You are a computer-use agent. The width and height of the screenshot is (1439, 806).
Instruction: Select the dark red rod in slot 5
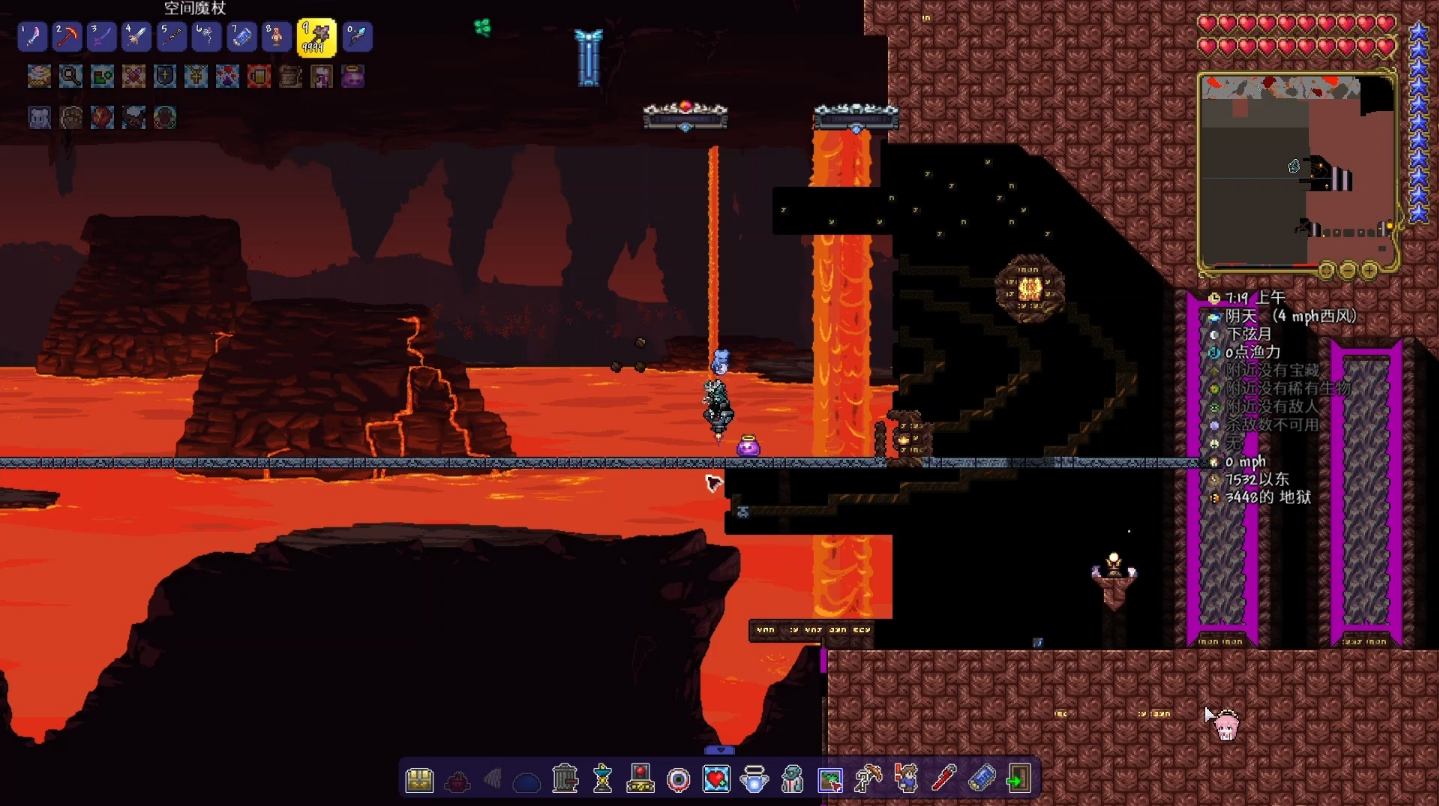[x=172, y=37]
